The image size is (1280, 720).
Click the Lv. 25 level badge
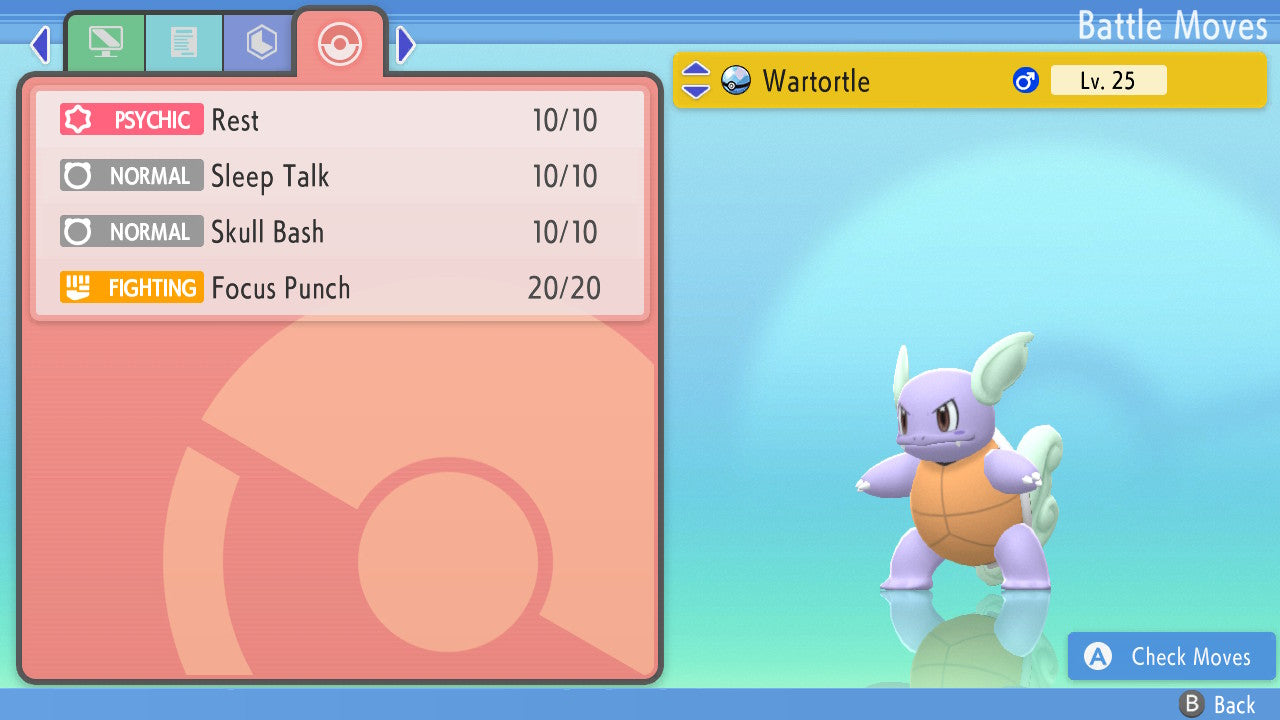point(1109,80)
